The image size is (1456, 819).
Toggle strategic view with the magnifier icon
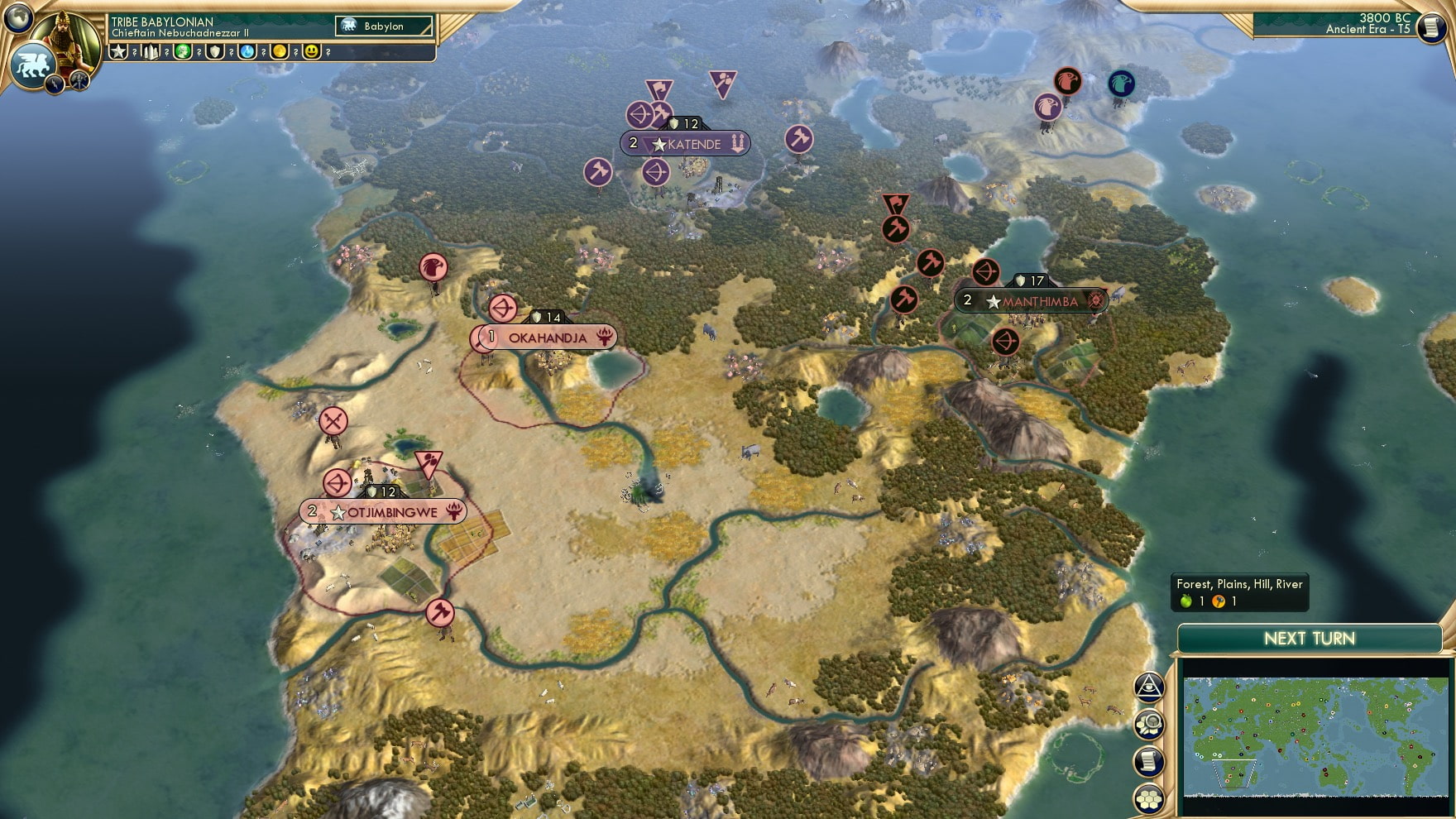(x=1148, y=722)
